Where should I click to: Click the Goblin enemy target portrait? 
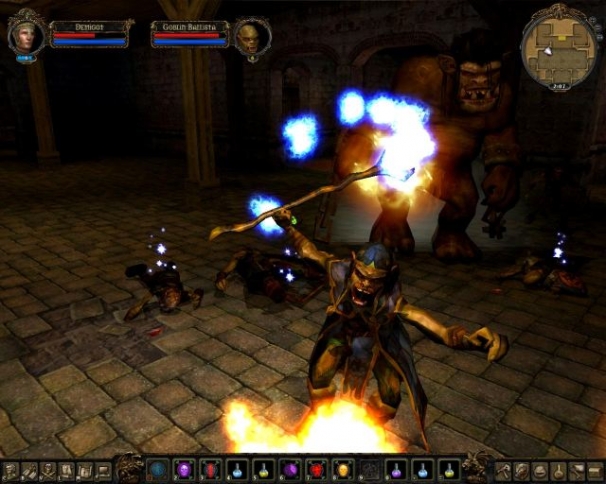point(247,37)
